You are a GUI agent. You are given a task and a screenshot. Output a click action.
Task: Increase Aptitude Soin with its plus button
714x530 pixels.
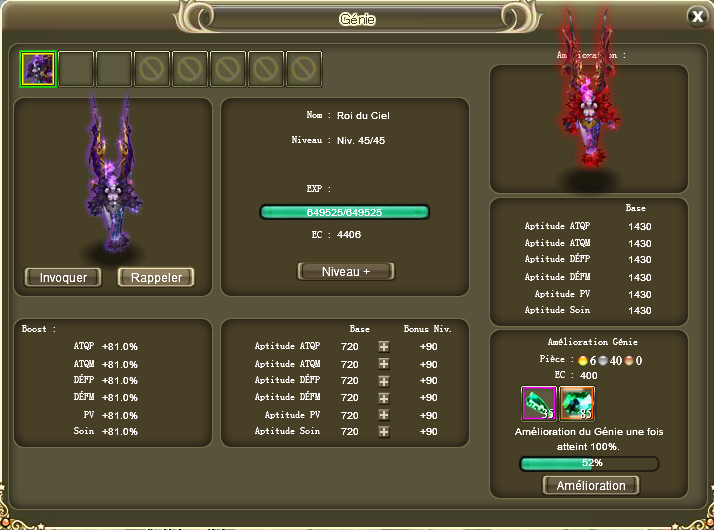(x=383, y=431)
